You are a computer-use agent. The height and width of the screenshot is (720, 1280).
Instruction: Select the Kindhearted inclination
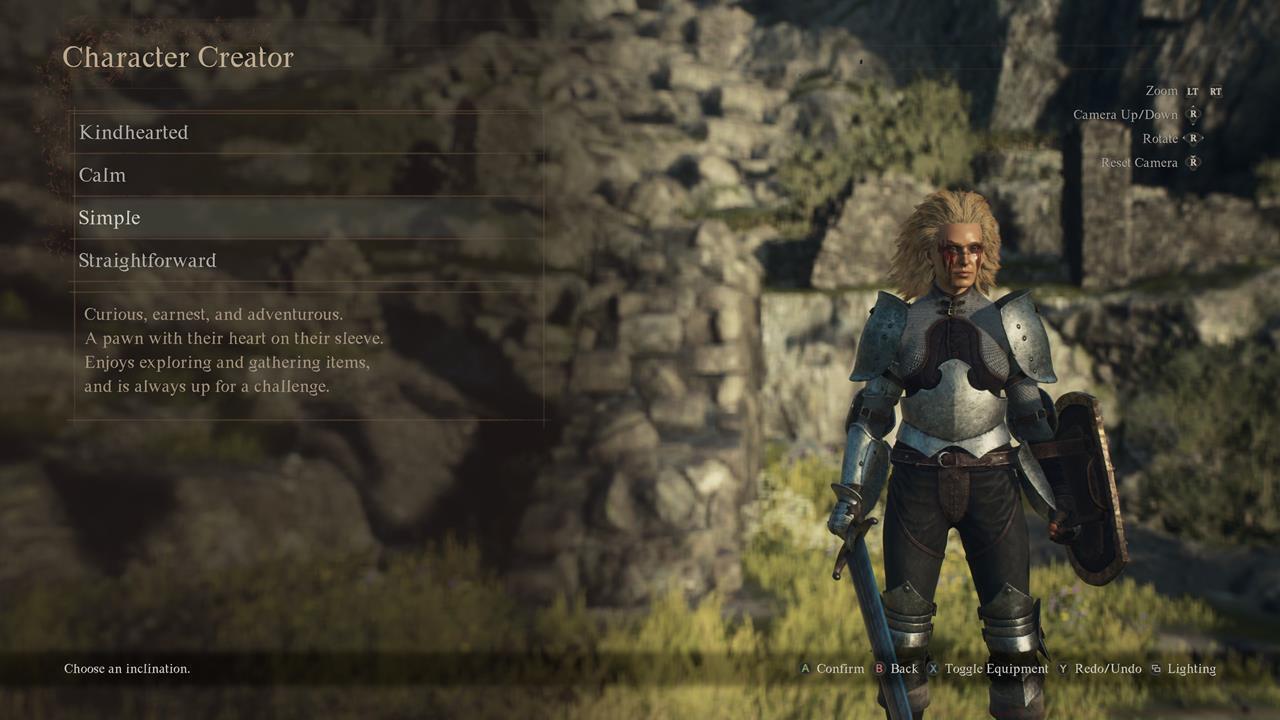click(134, 132)
